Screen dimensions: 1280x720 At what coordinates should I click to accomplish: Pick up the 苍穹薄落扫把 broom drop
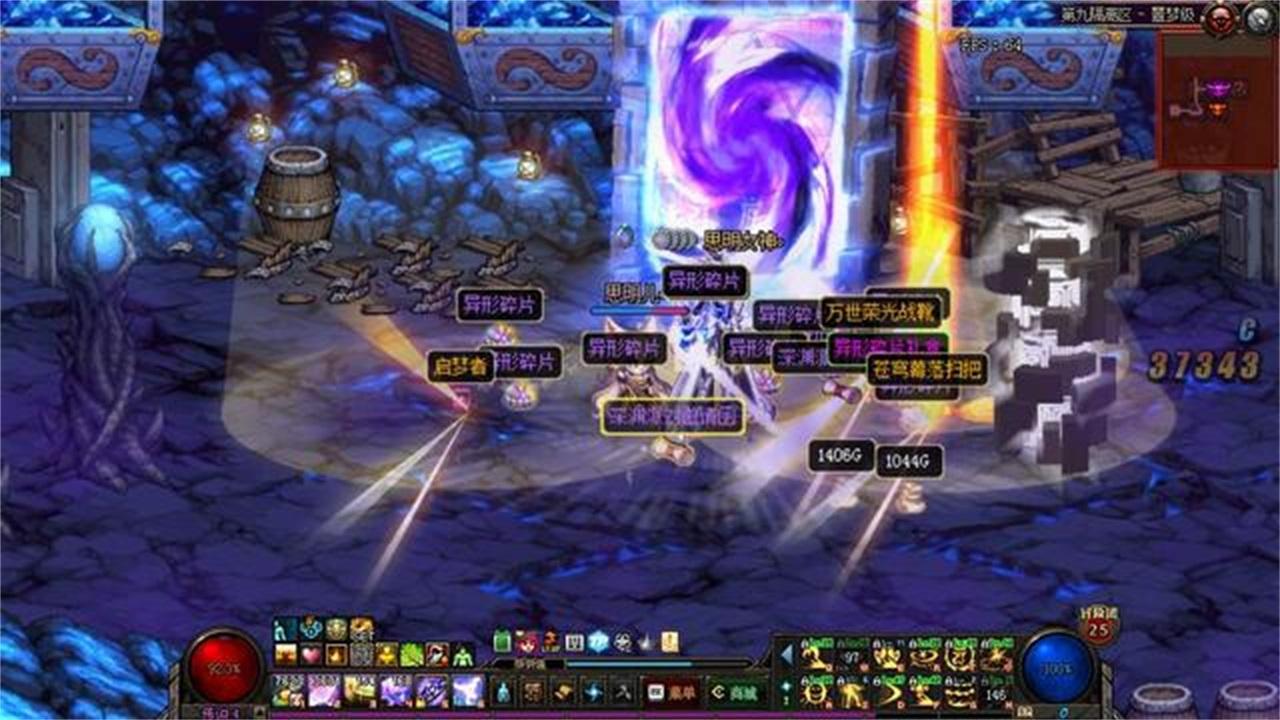pyautogui.click(x=925, y=367)
